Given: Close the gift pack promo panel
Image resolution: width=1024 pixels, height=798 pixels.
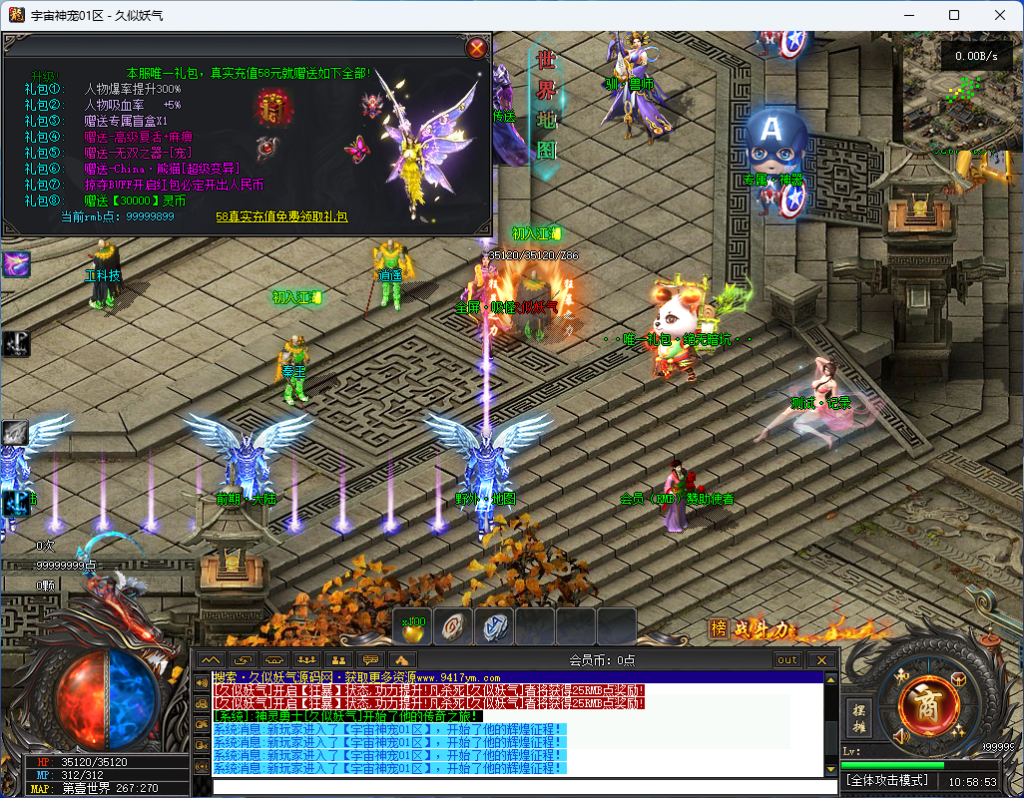Looking at the screenshot, I should click(x=477, y=47).
